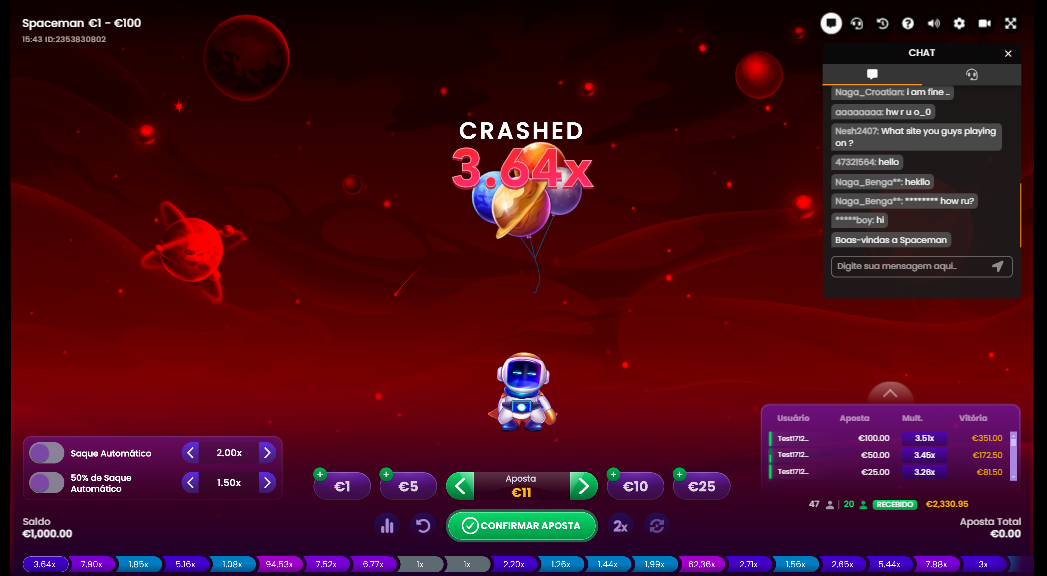Open the bar chart statistics
This screenshot has width=1047, height=576.
coord(388,526)
